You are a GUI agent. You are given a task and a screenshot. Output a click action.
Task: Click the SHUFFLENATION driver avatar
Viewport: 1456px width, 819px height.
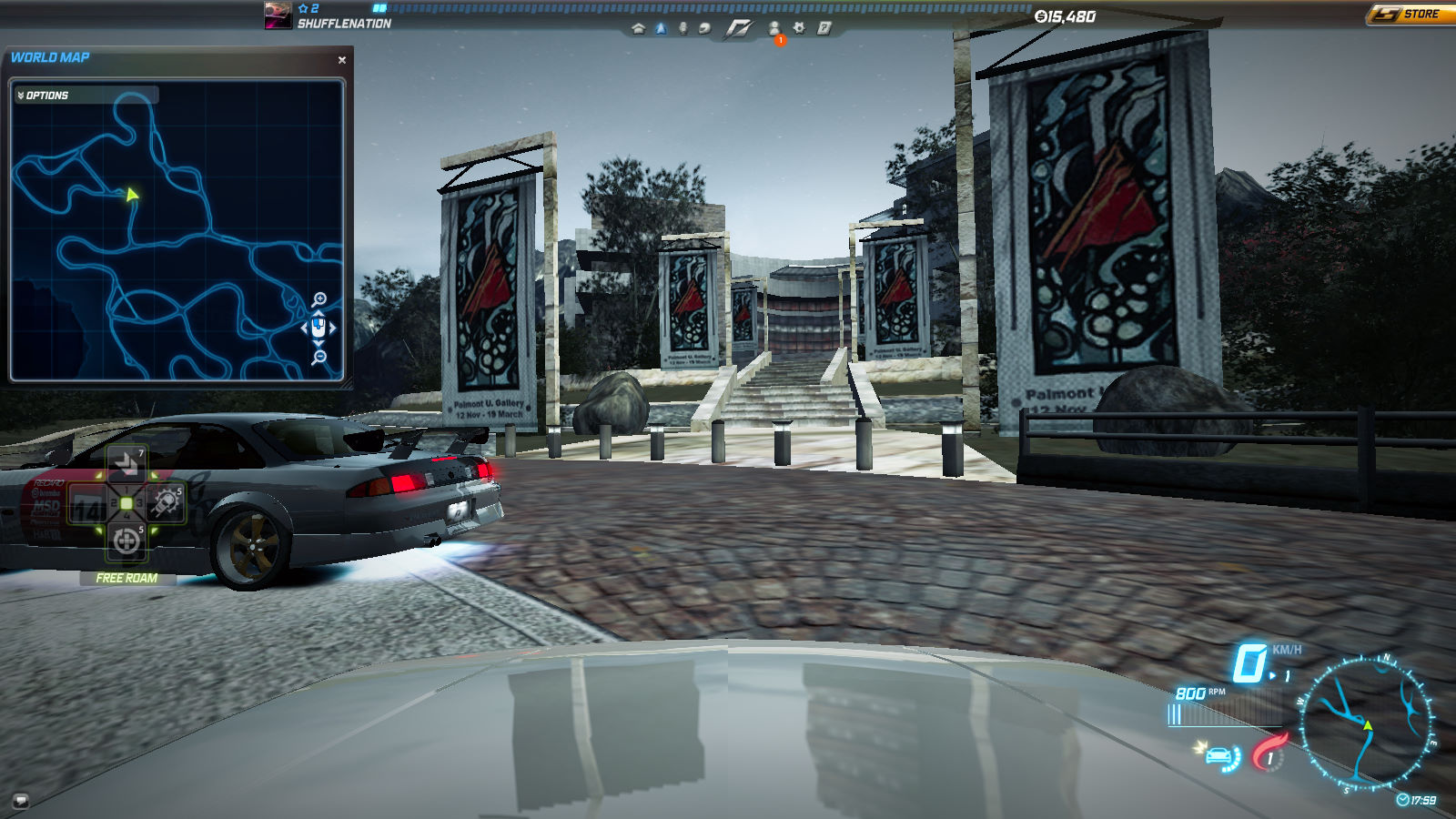[x=278, y=15]
